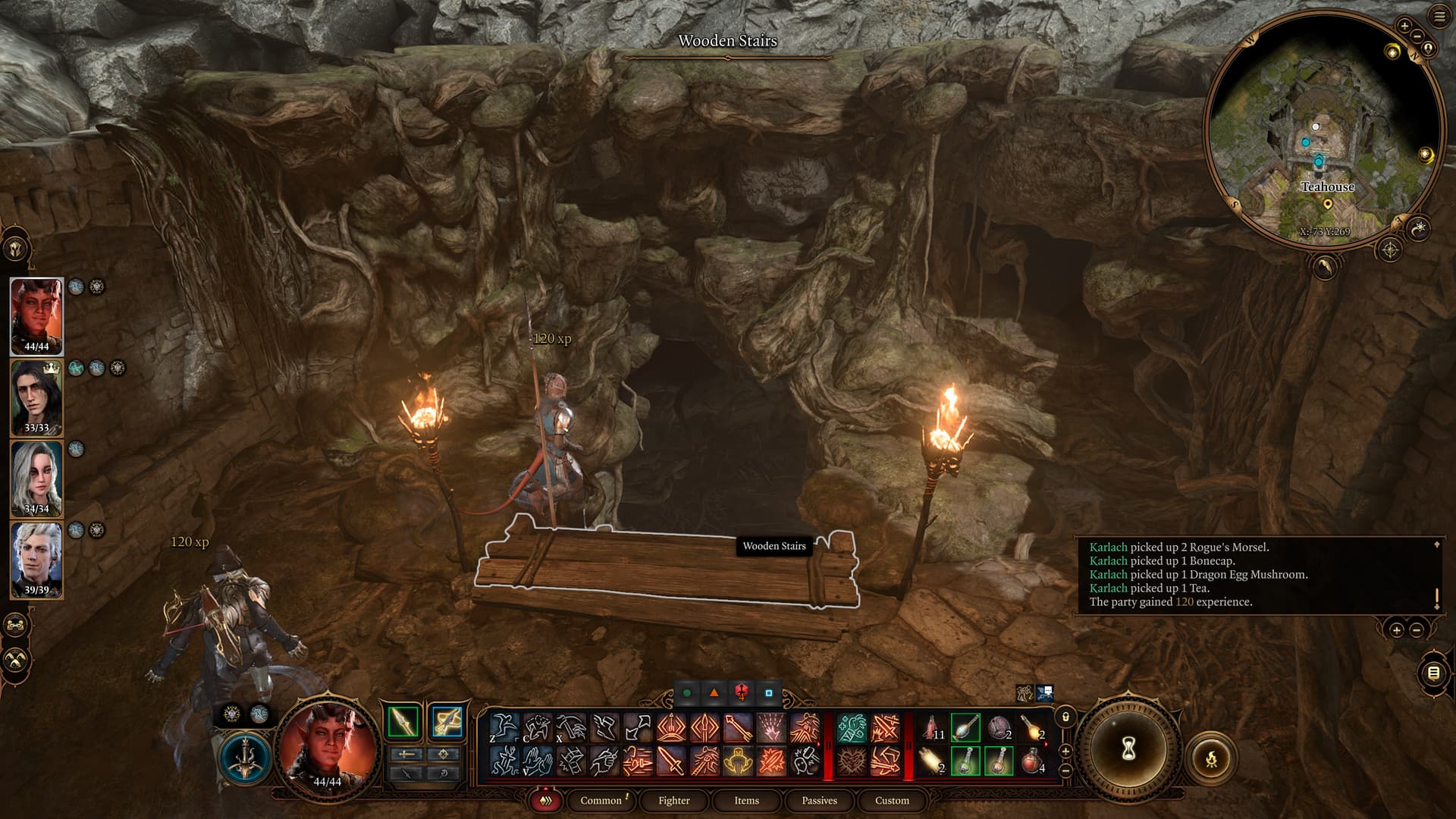Image resolution: width=1456 pixels, height=819 pixels.
Task: Select the scroll item slot in hotbar
Action: [x=932, y=761]
